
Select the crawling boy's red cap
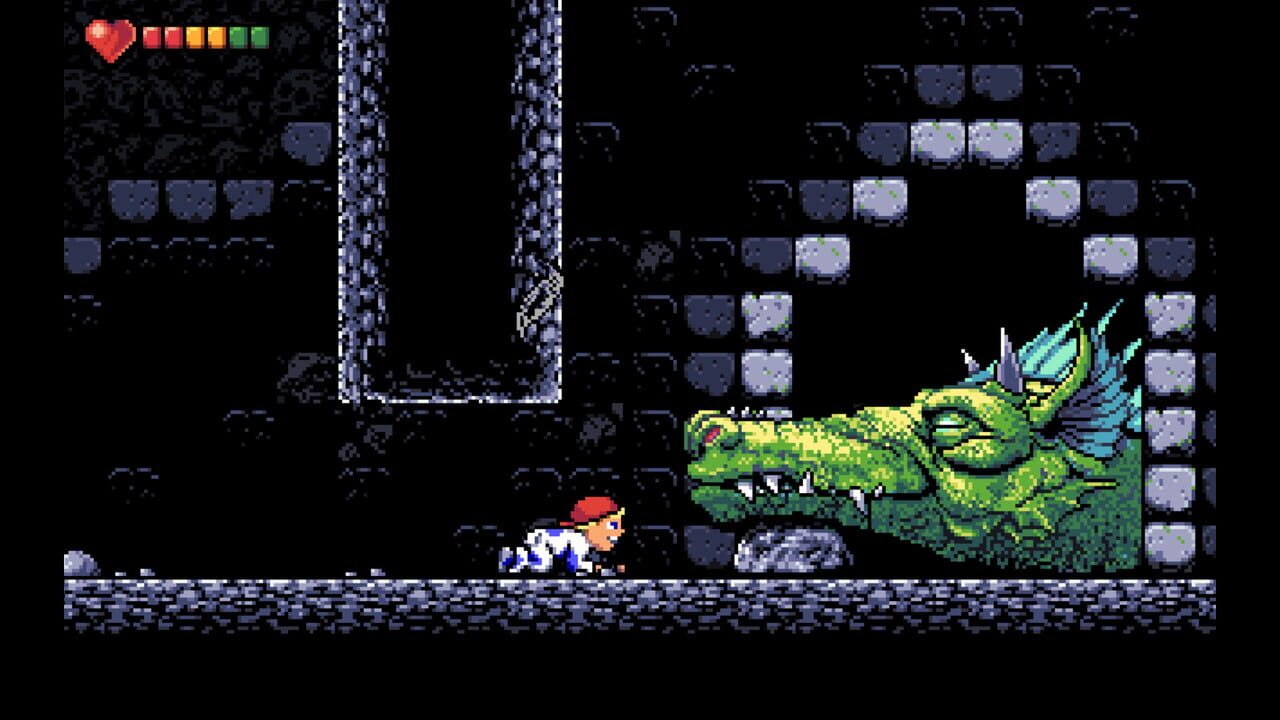592,505
